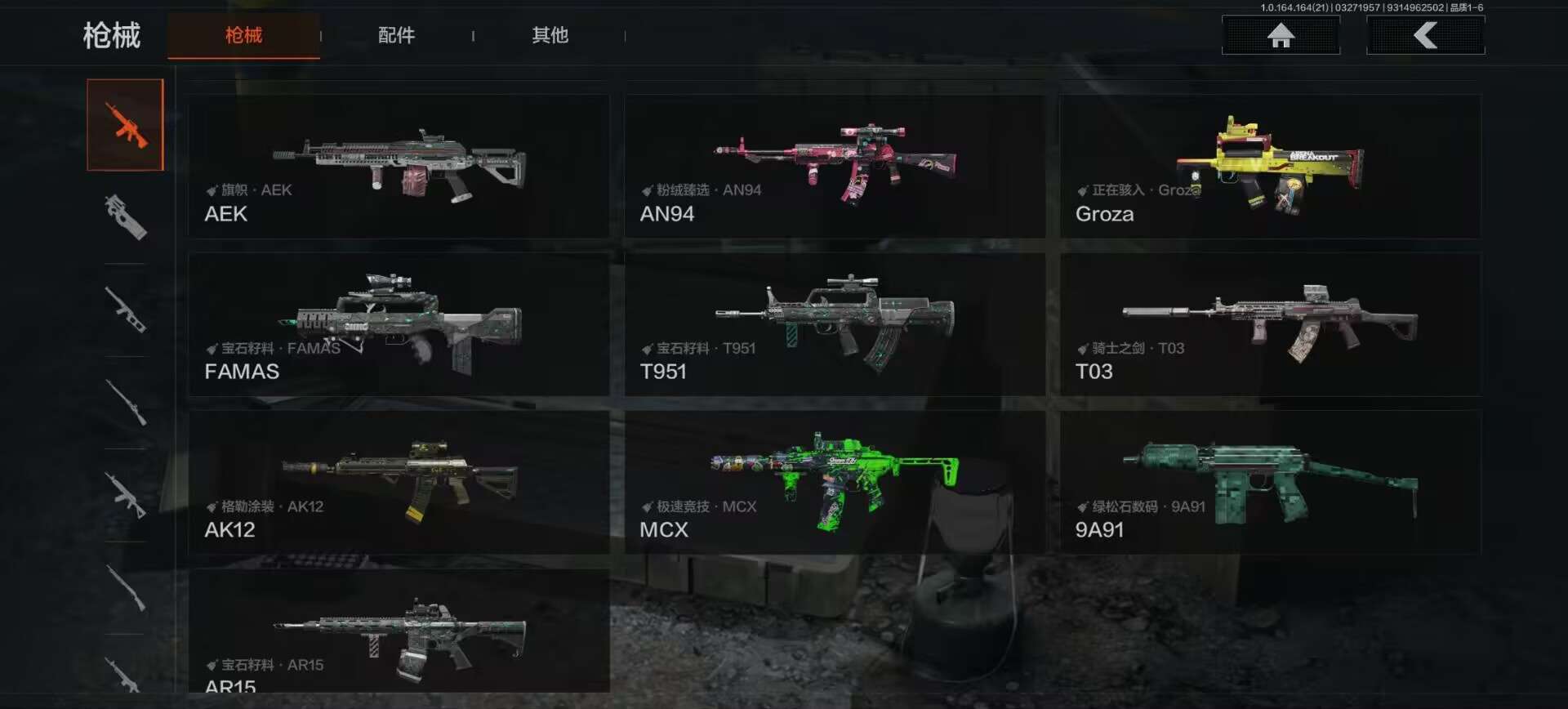The height and width of the screenshot is (709, 1568).
Task: Switch to the 配件 attachments tab
Action: 396,35
